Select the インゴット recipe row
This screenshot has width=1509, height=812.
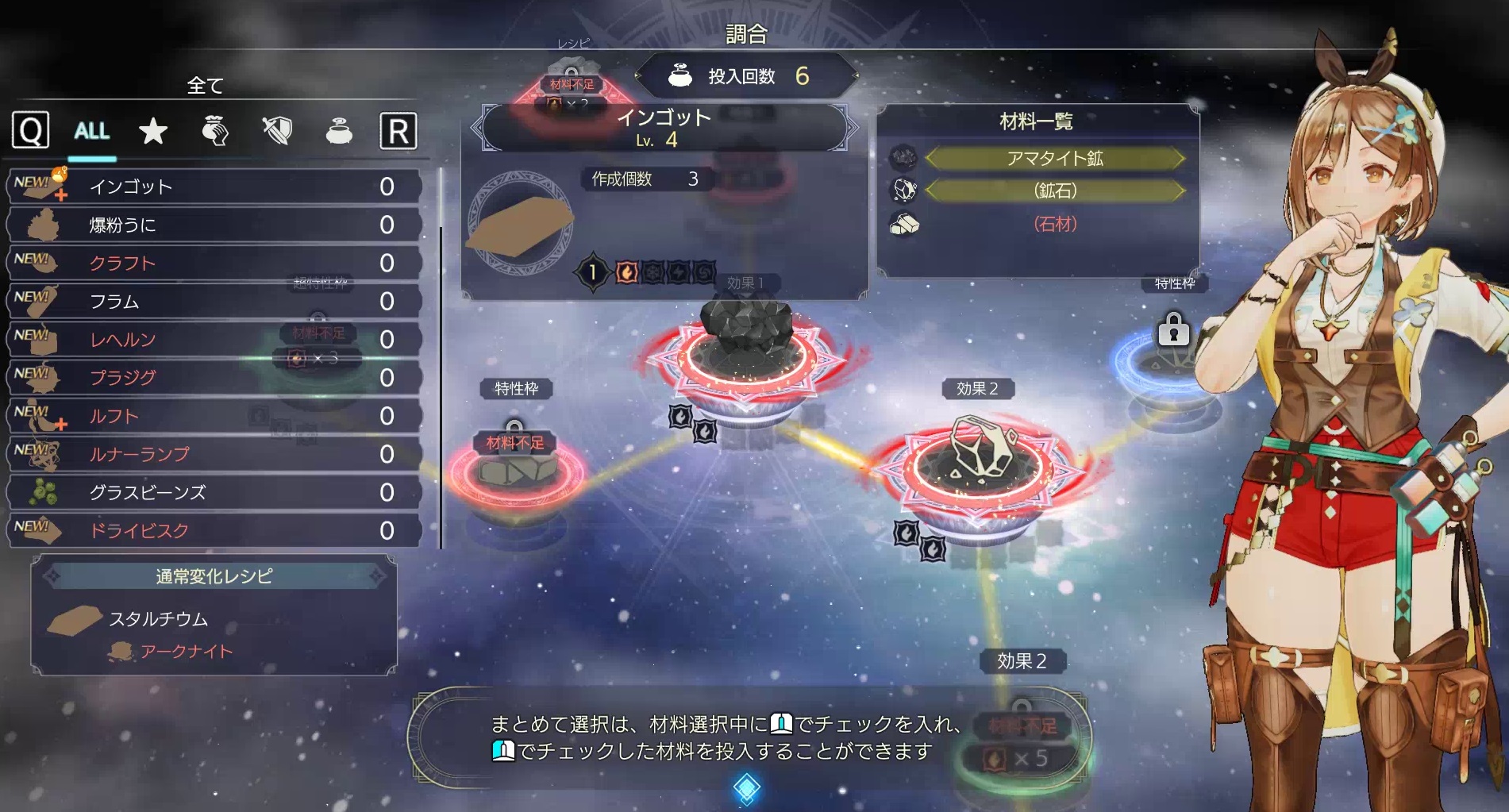213,187
